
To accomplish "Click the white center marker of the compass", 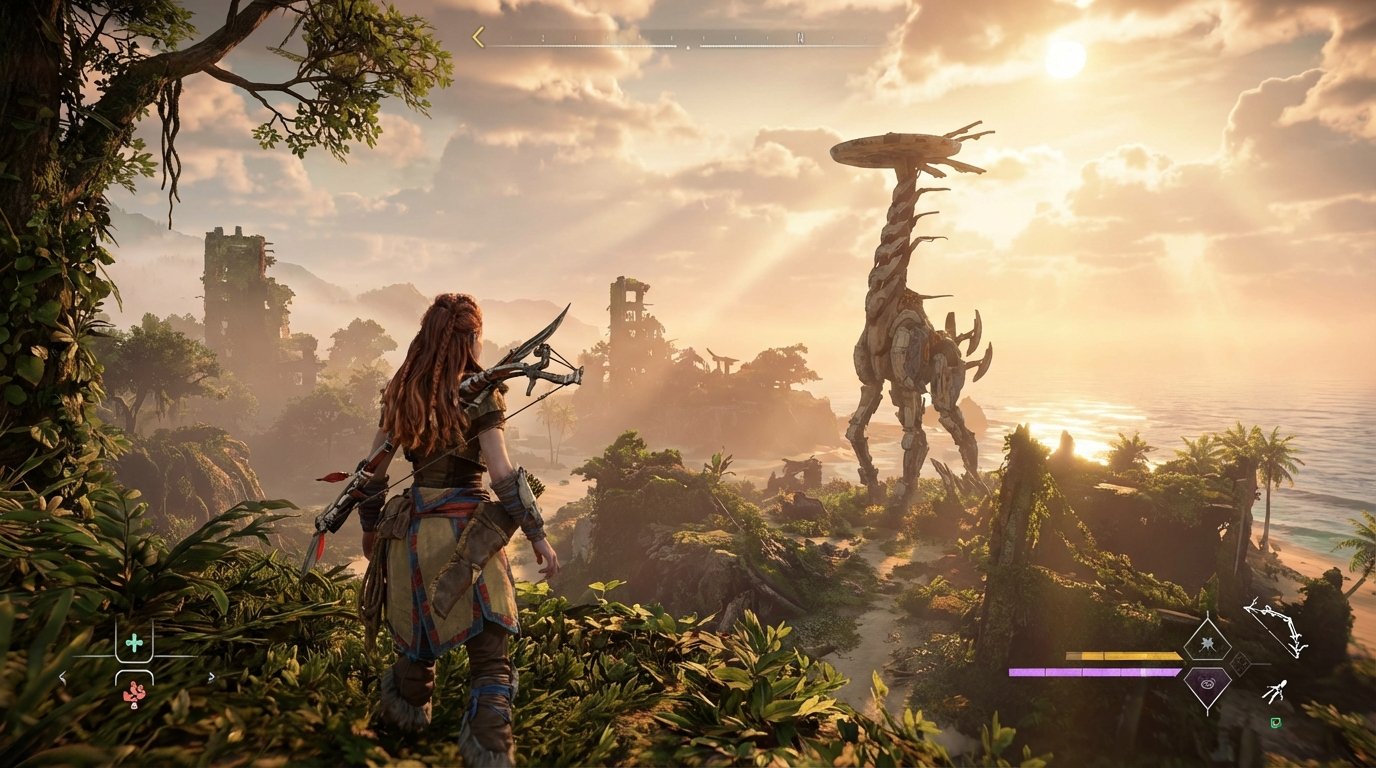I will point(688,47).
